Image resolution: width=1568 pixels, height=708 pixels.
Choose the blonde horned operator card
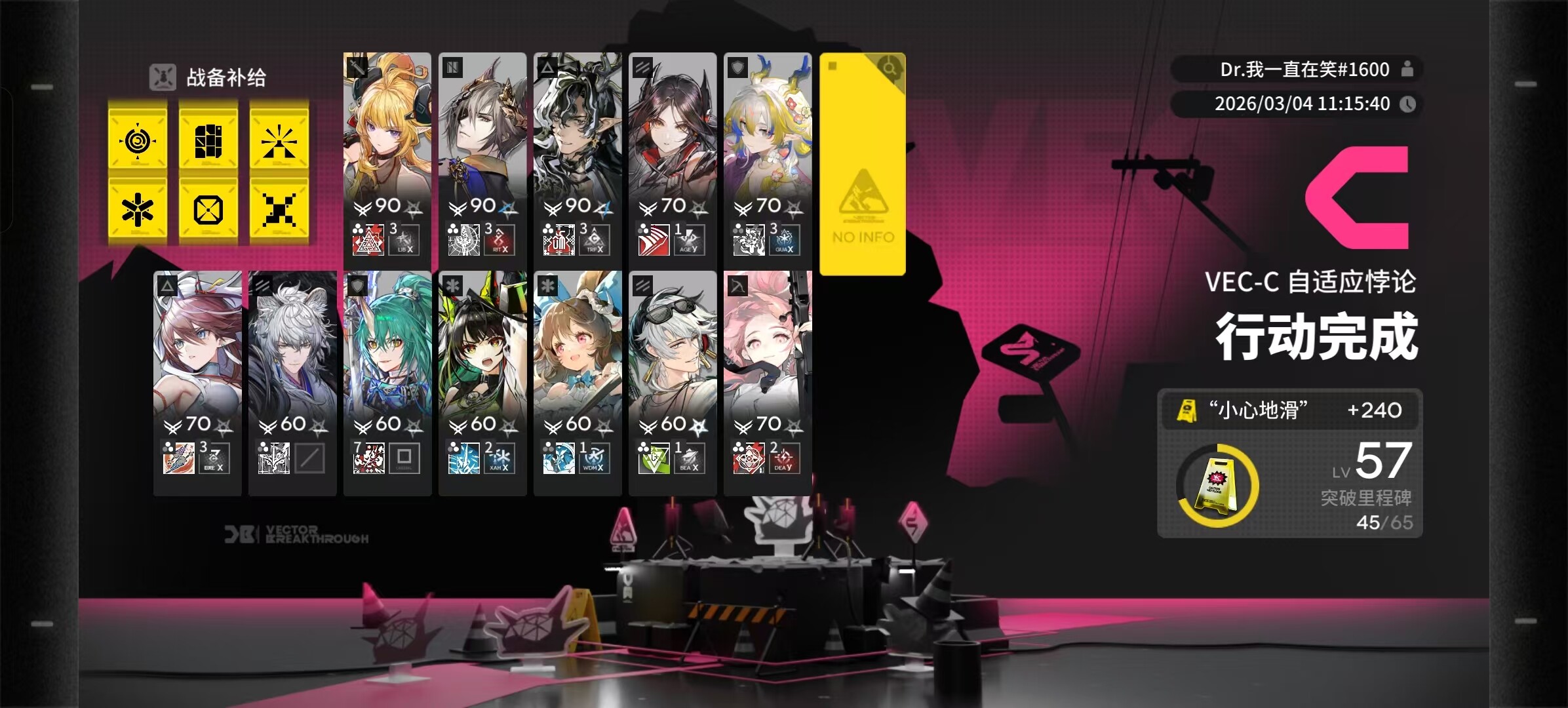click(x=387, y=157)
